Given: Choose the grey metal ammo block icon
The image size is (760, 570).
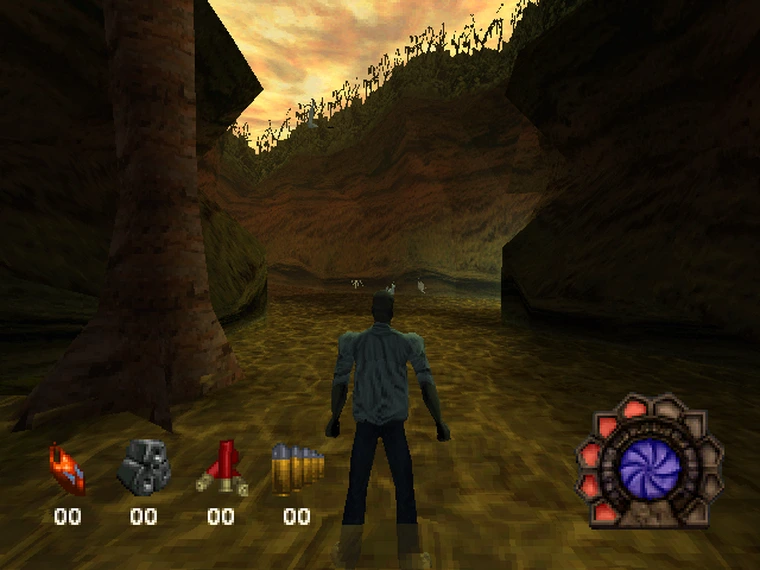Looking at the screenshot, I should tap(144, 466).
